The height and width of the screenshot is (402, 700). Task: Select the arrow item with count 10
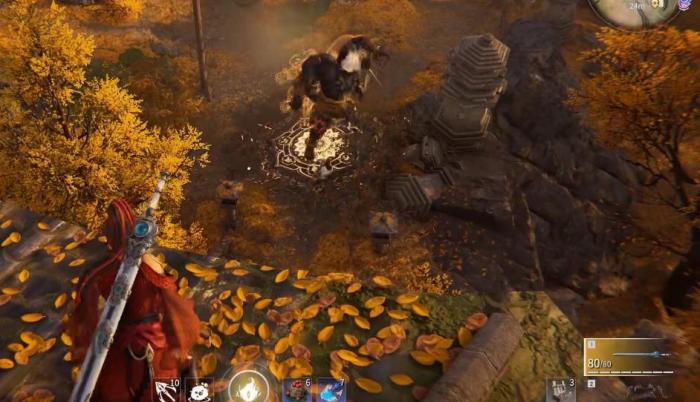[165, 390]
